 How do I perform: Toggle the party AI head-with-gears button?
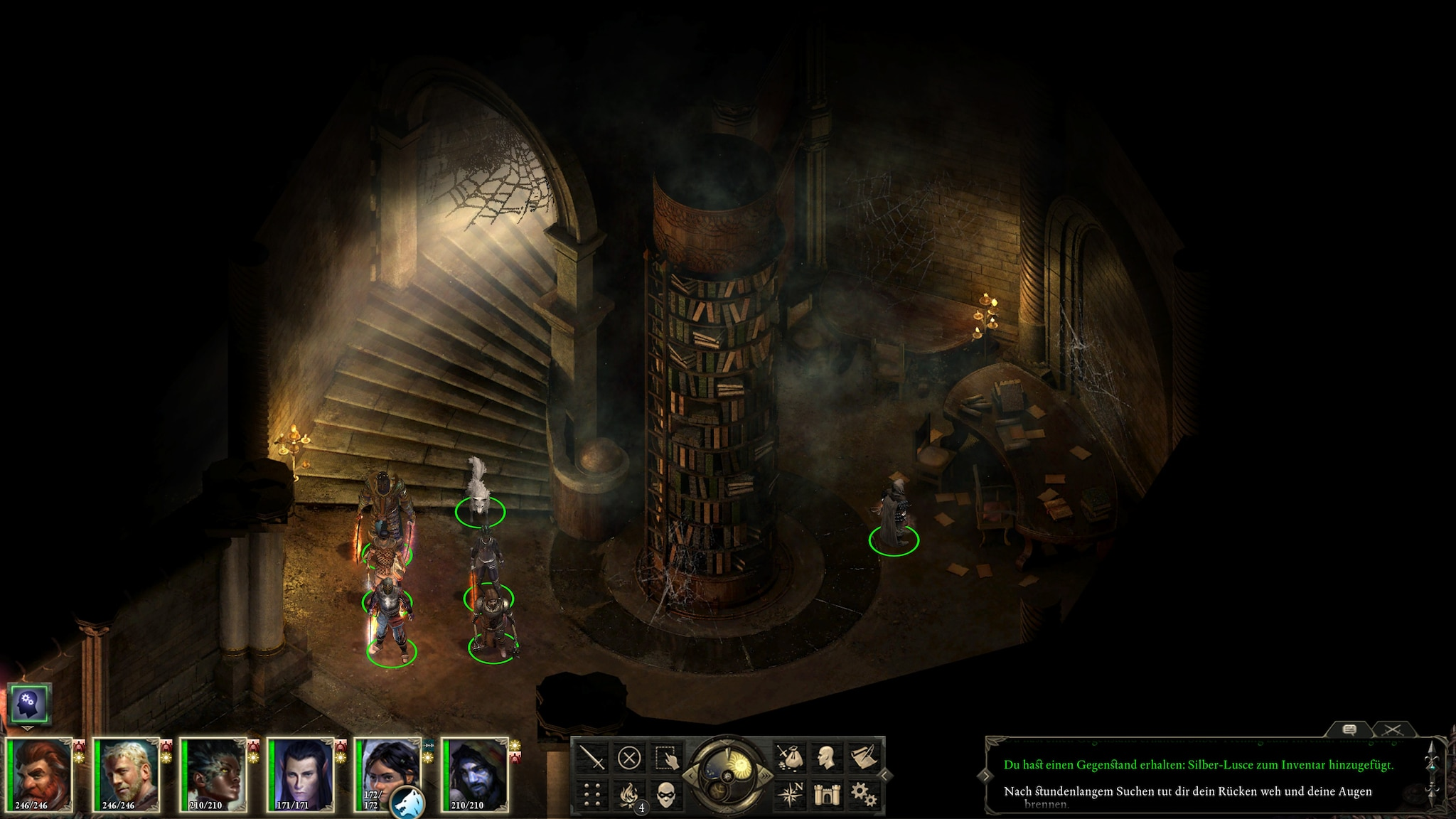coord(30,705)
